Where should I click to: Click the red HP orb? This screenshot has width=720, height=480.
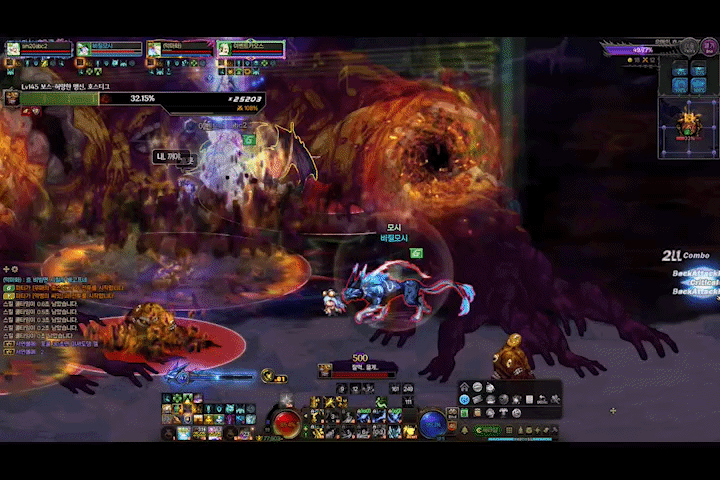pos(288,423)
